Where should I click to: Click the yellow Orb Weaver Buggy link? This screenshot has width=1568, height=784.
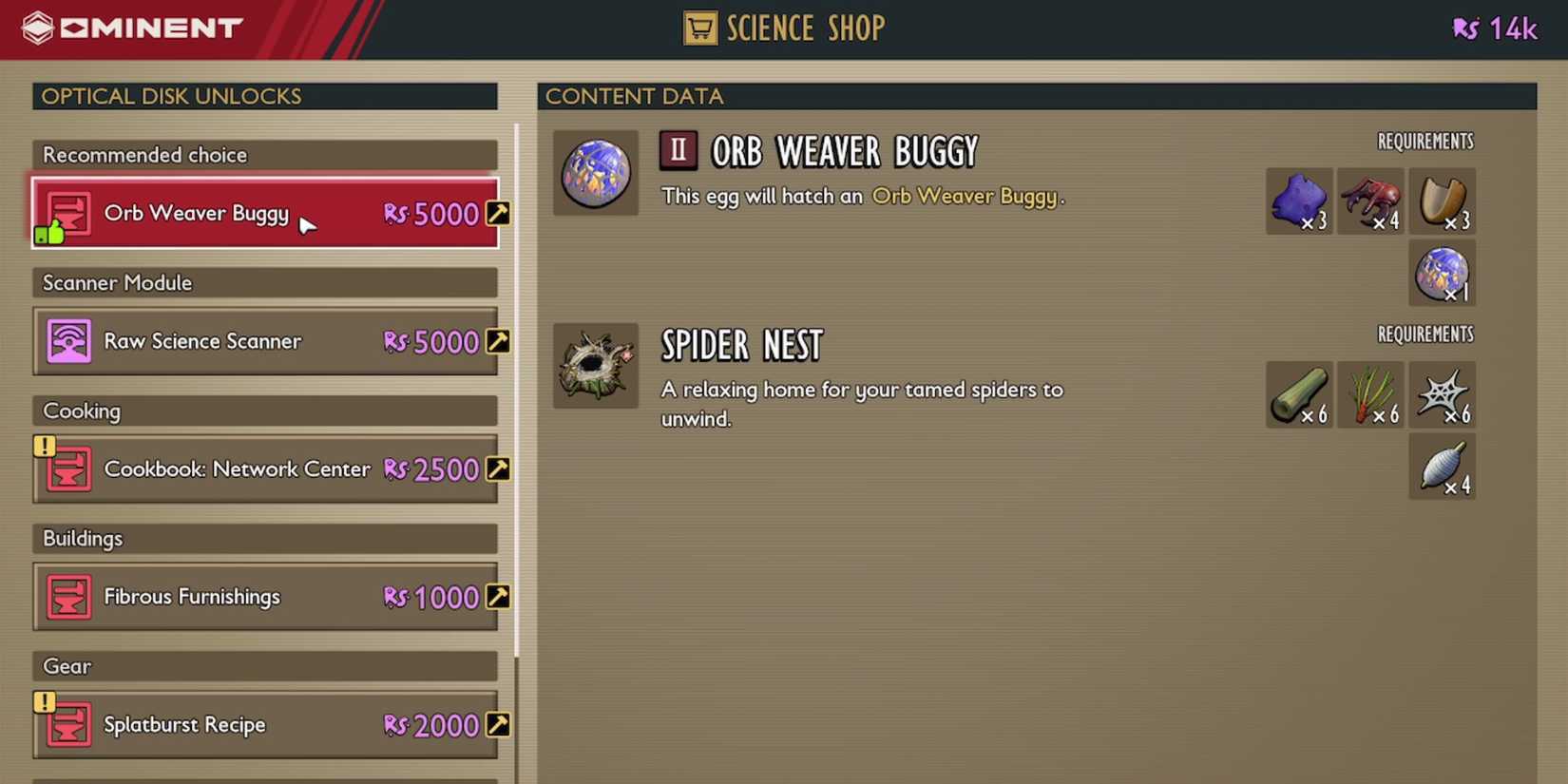pos(966,196)
